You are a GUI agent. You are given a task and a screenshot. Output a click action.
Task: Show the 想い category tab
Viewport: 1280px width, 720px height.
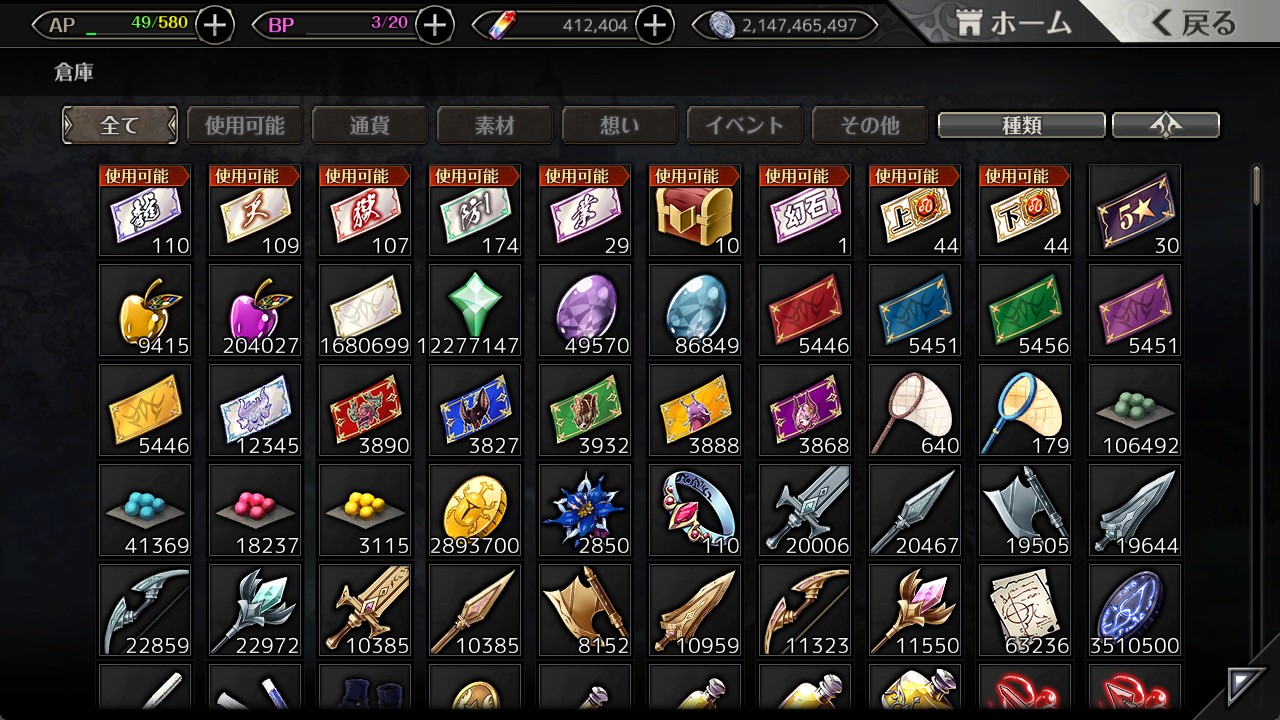620,126
